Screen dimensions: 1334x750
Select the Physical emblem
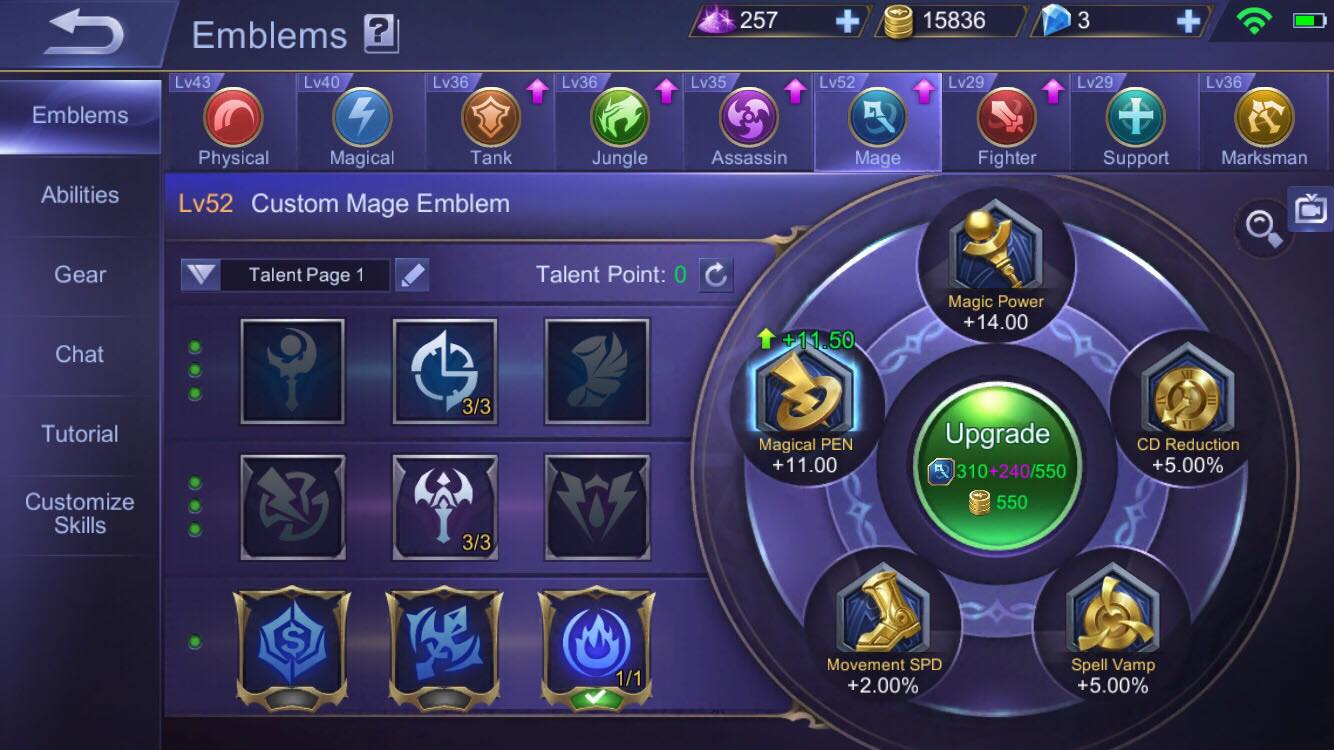pos(233,120)
